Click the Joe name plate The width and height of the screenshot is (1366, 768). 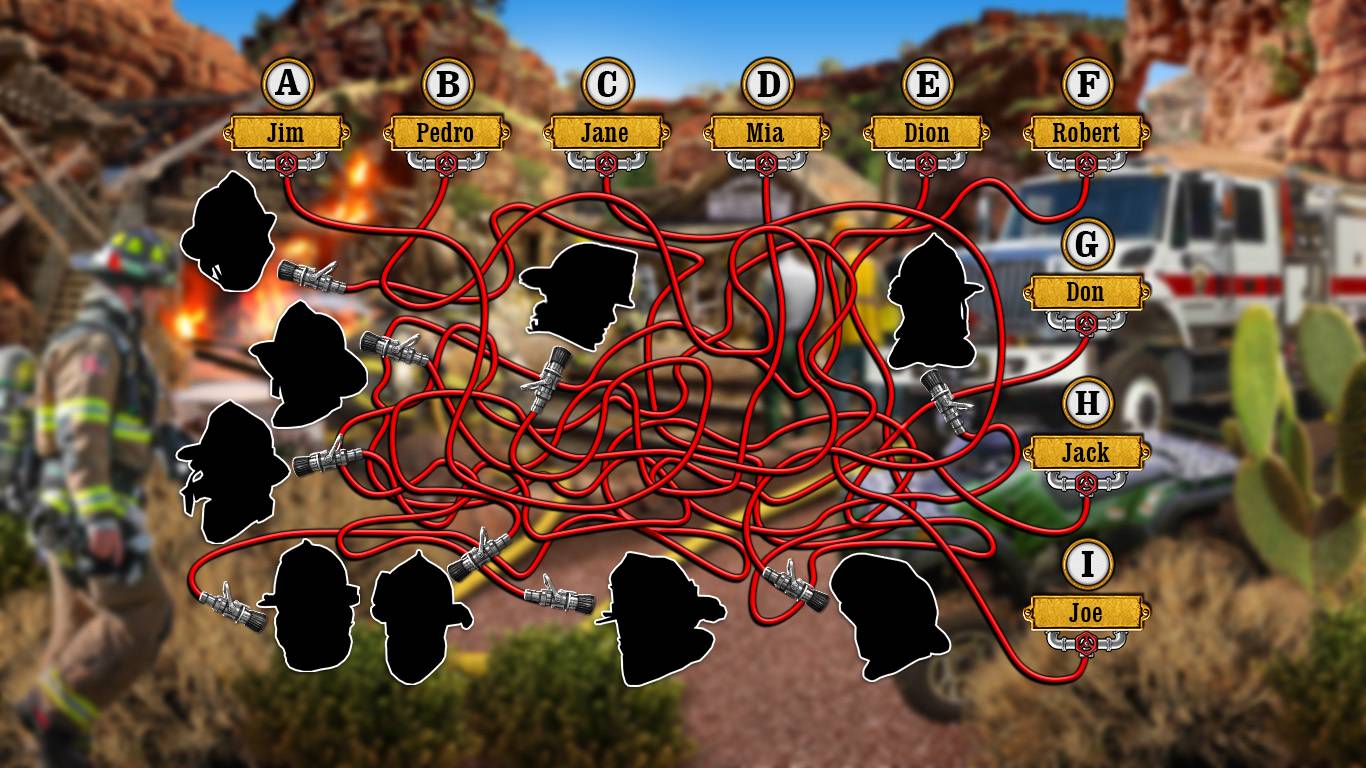[x=1086, y=613]
